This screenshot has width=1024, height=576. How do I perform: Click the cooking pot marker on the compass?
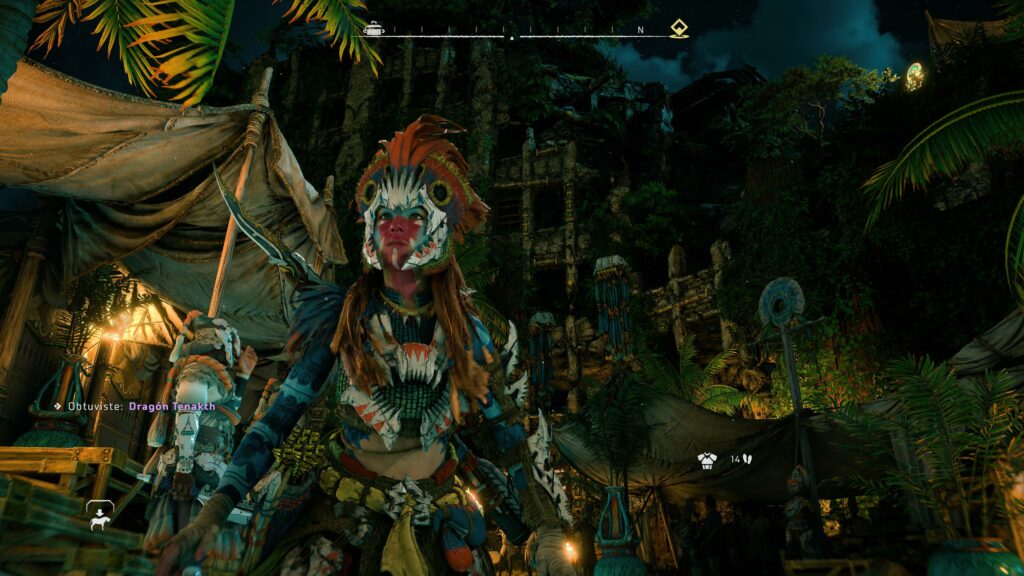tap(373, 29)
